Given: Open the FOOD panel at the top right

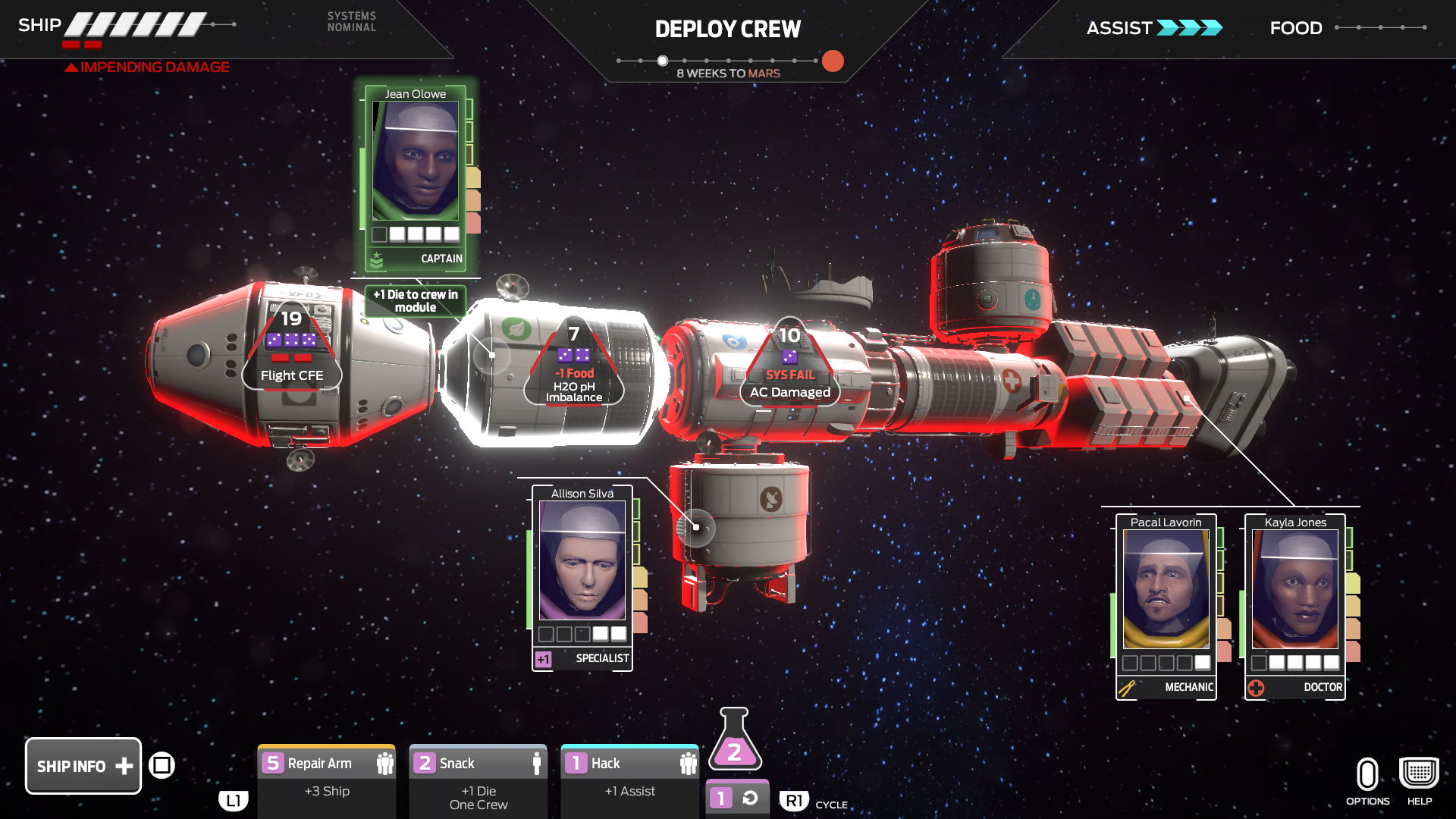Looking at the screenshot, I should 1295,27.
